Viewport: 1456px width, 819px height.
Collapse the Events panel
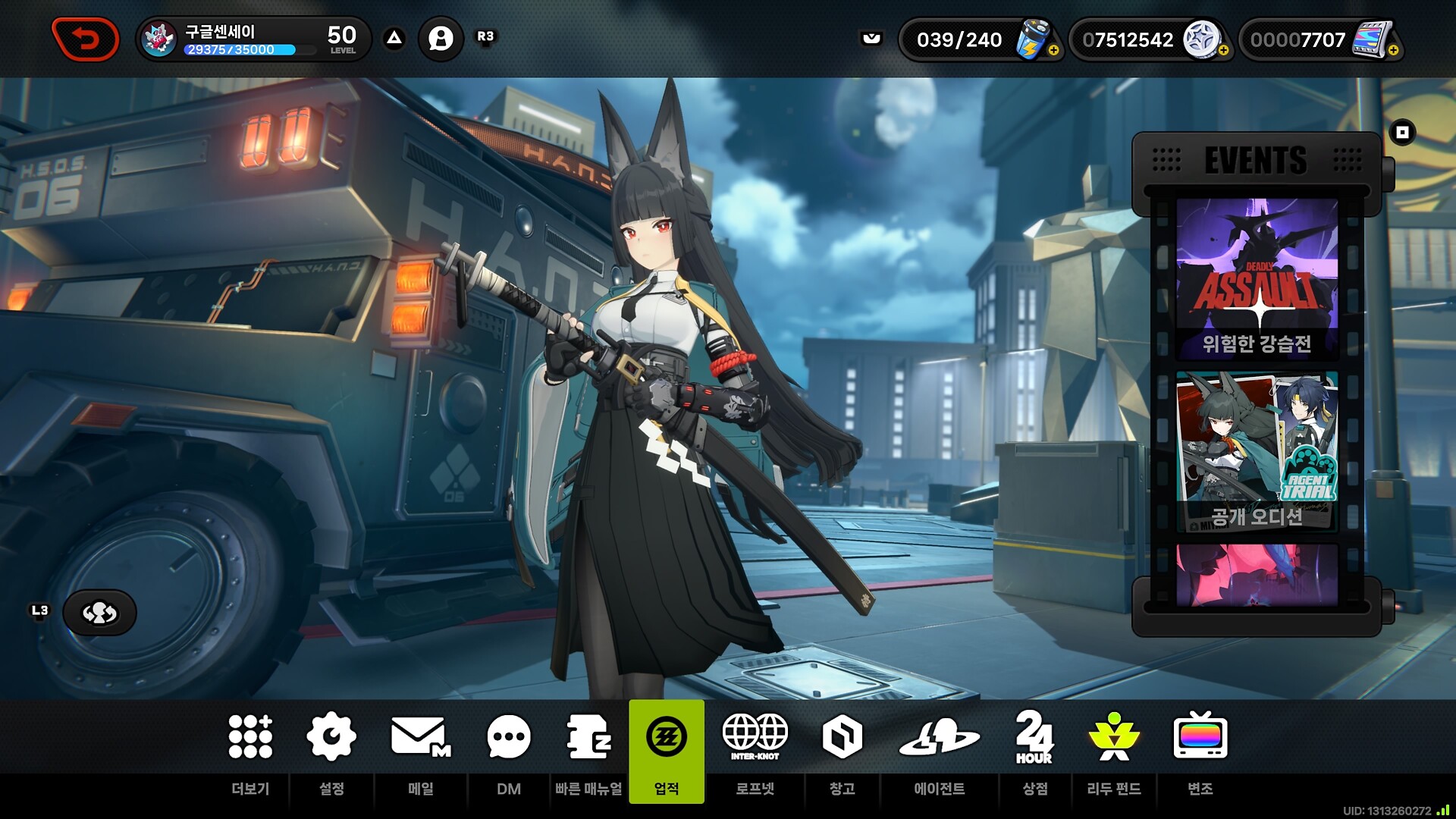[x=1402, y=133]
